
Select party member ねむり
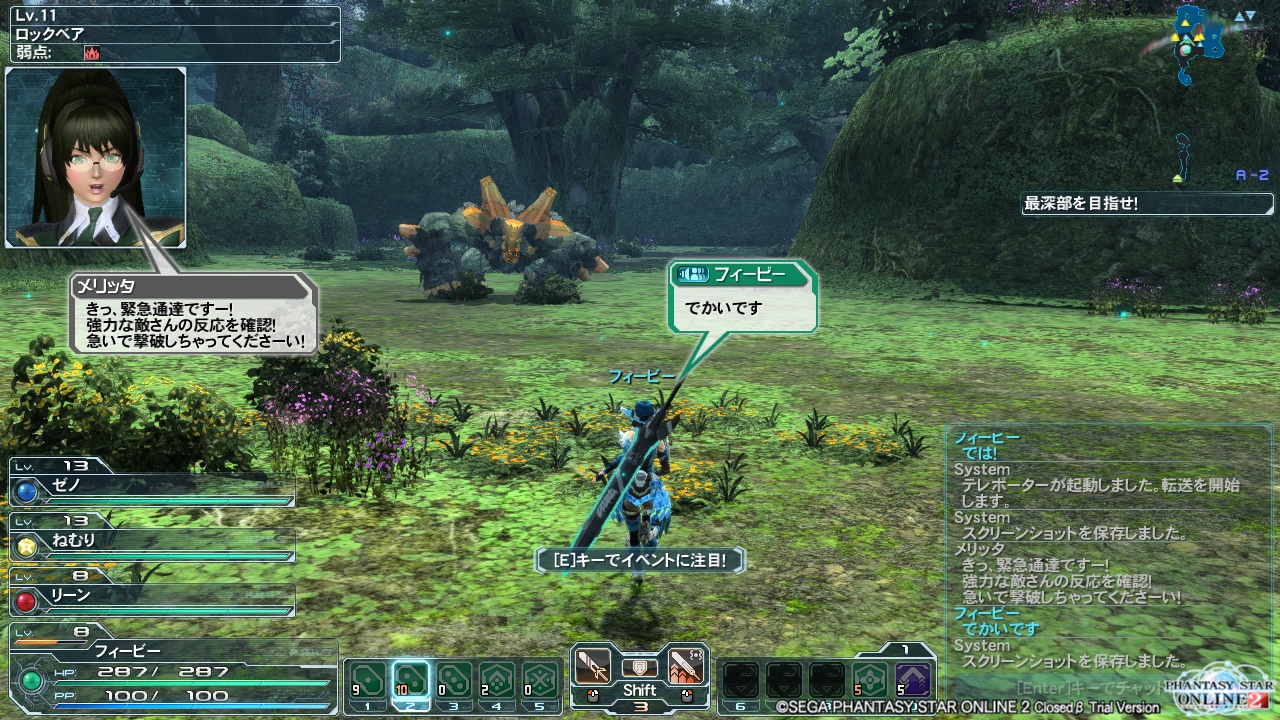pyautogui.click(x=152, y=542)
